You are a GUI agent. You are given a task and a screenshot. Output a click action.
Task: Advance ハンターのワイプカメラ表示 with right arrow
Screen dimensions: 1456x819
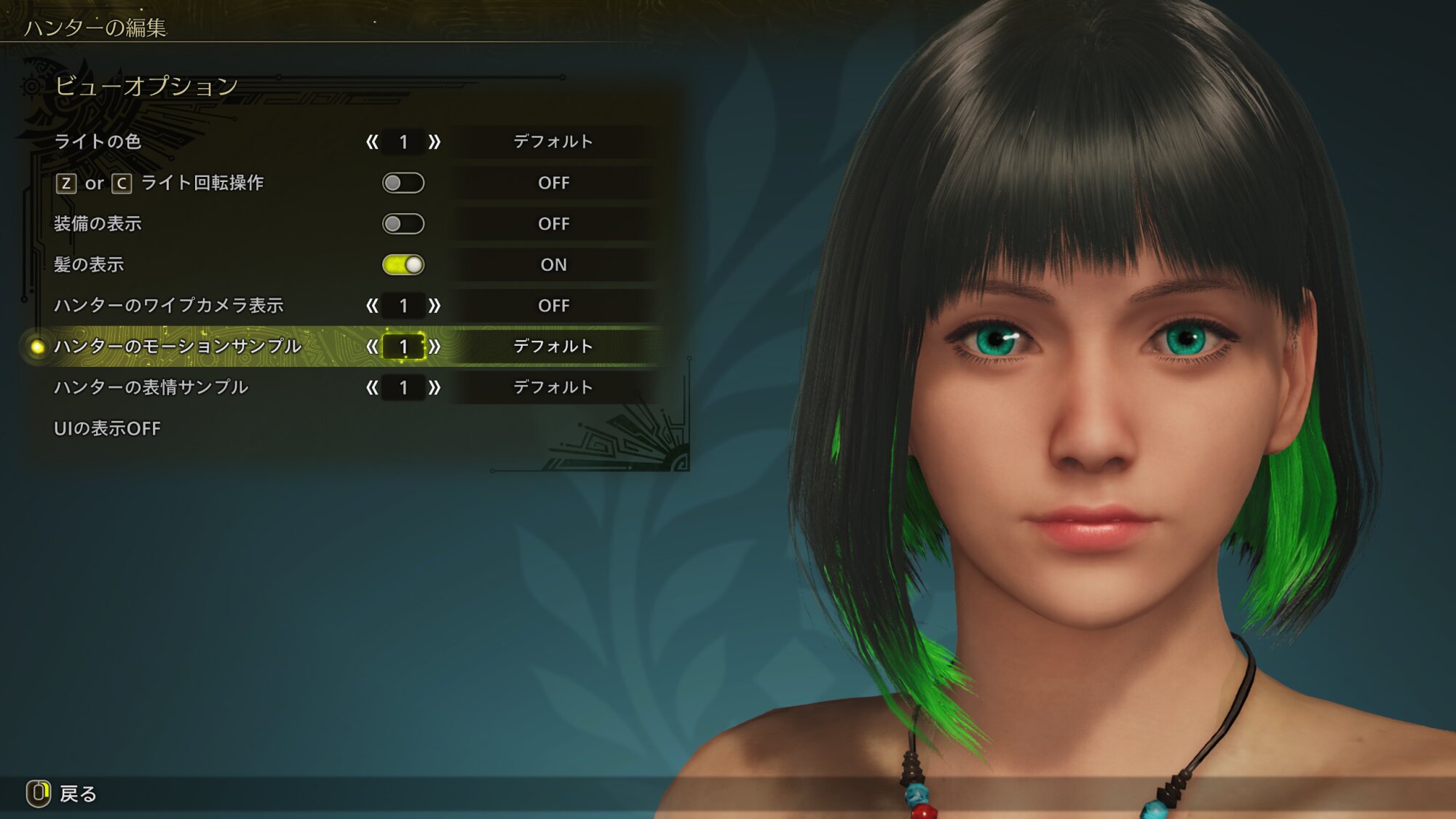(x=435, y=306)
